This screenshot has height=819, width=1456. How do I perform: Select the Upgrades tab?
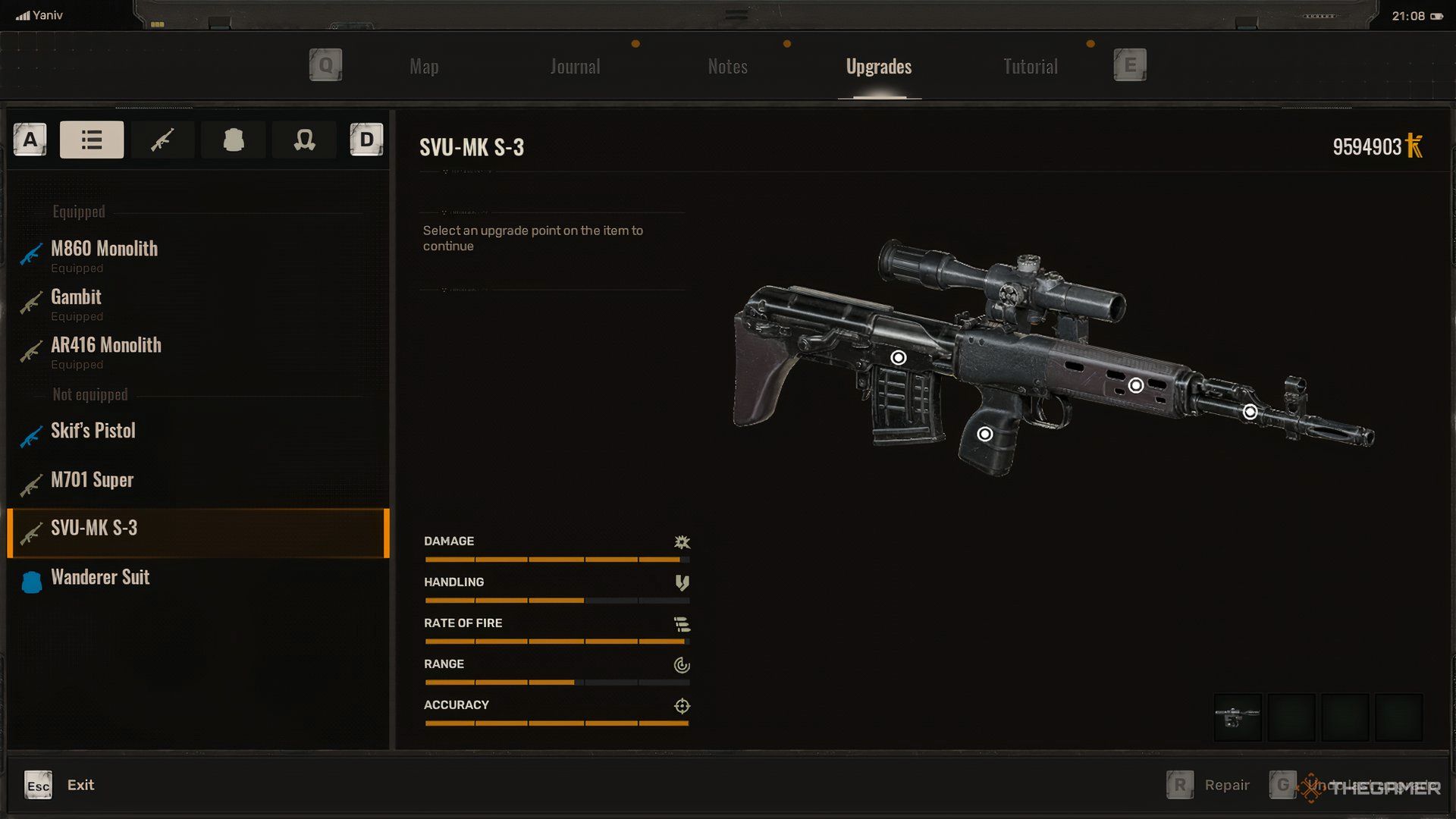878,67
